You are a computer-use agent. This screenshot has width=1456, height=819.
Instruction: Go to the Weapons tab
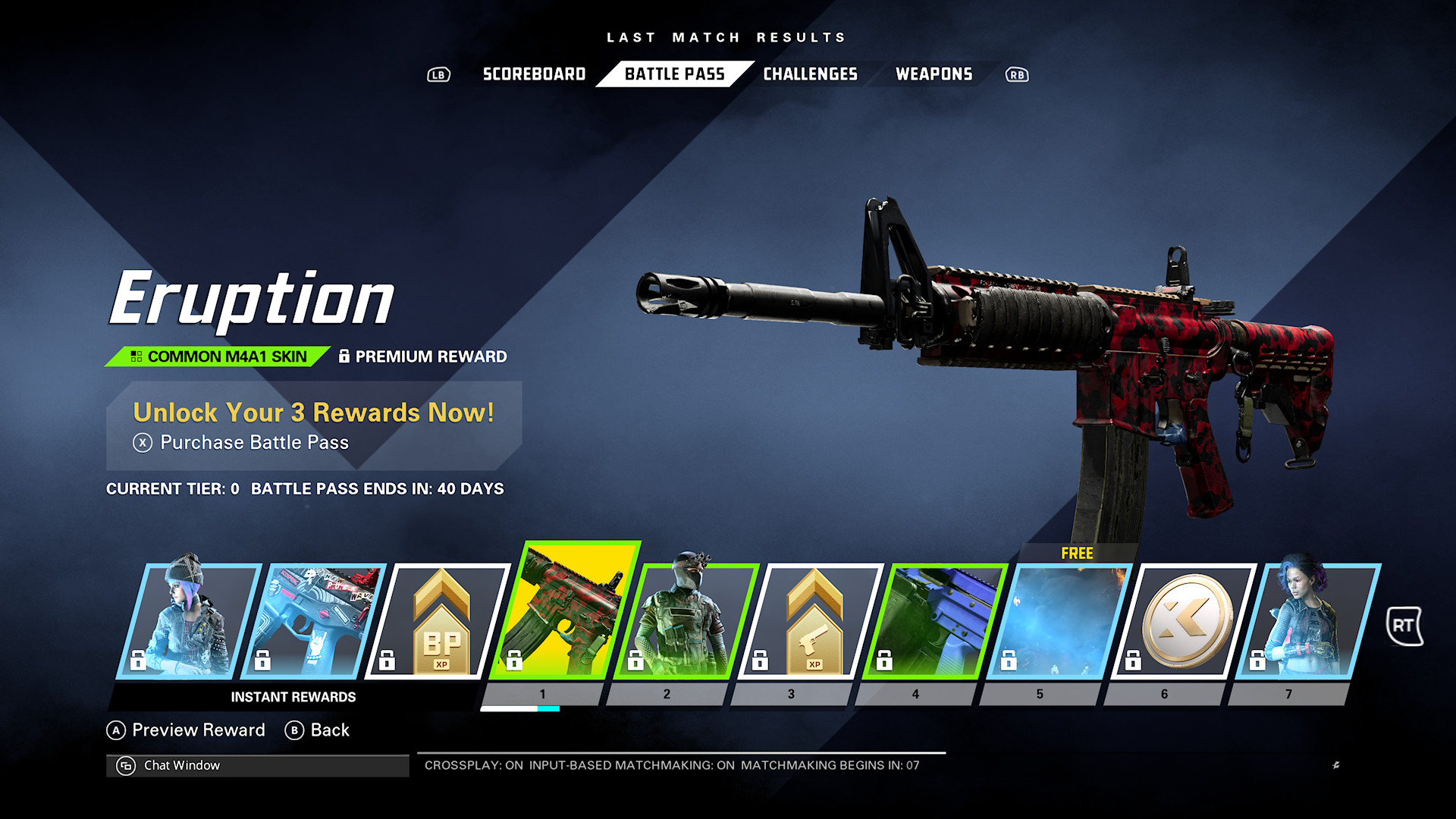(934, 74)
